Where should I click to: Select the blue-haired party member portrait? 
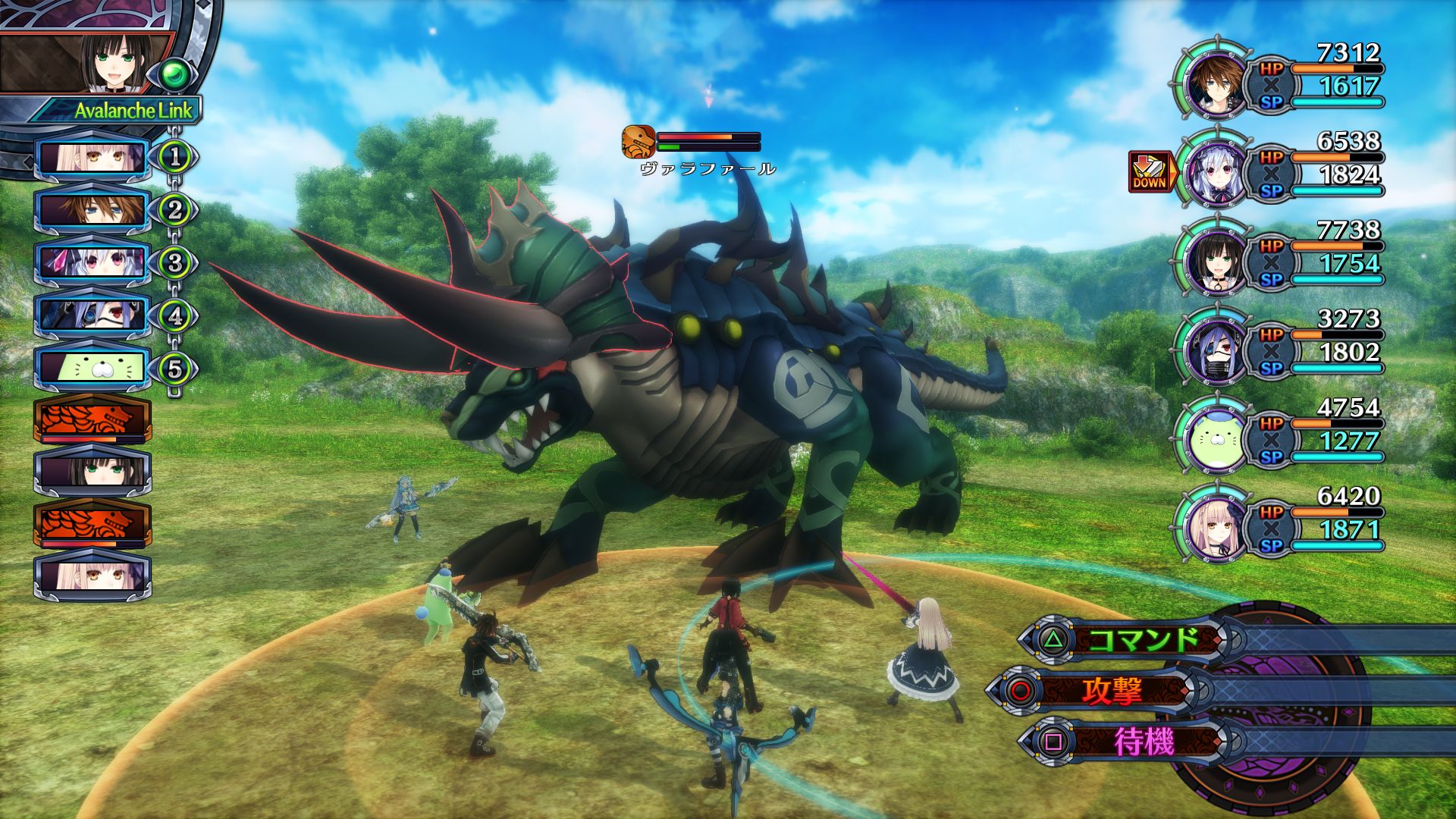[x=1215, y=350]
